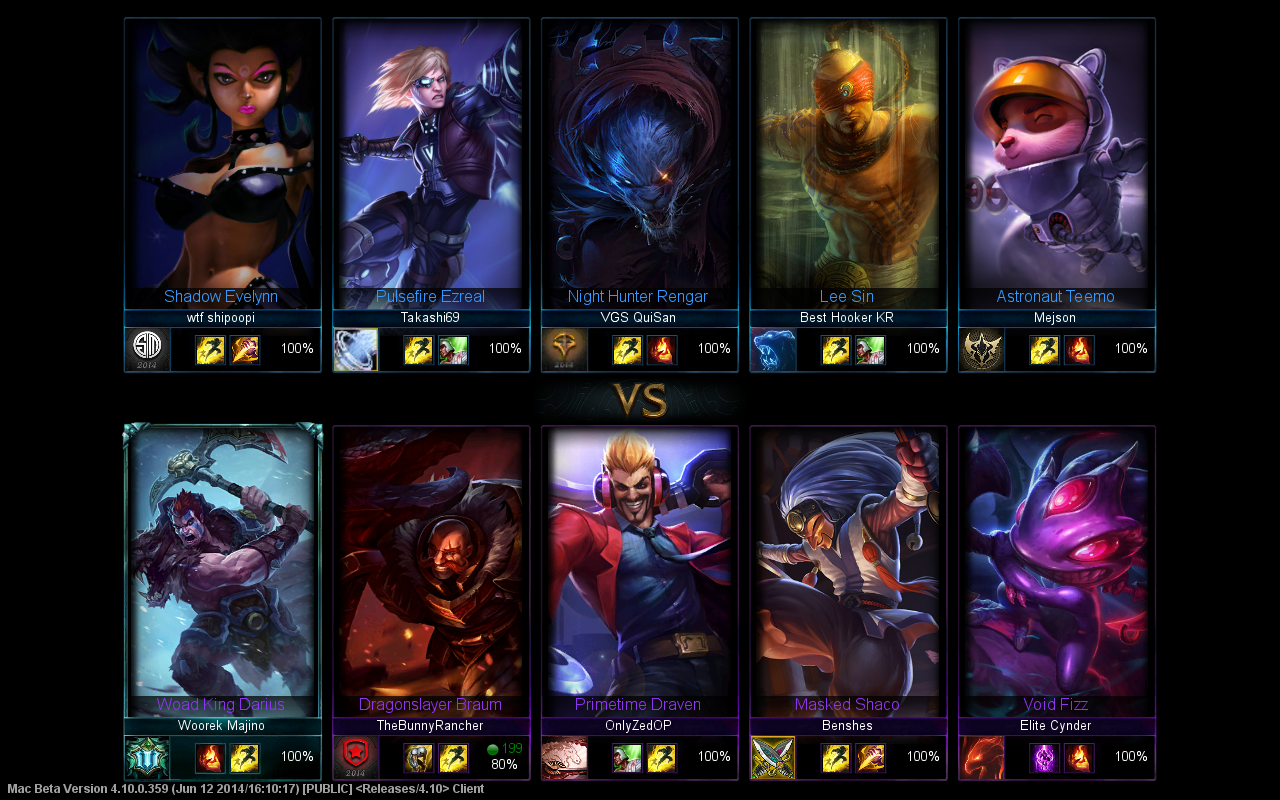This screenshot has width=1280, height=800.
Task: Click Primetime Draven's horse emblem icon
Action: click(565, 757)
